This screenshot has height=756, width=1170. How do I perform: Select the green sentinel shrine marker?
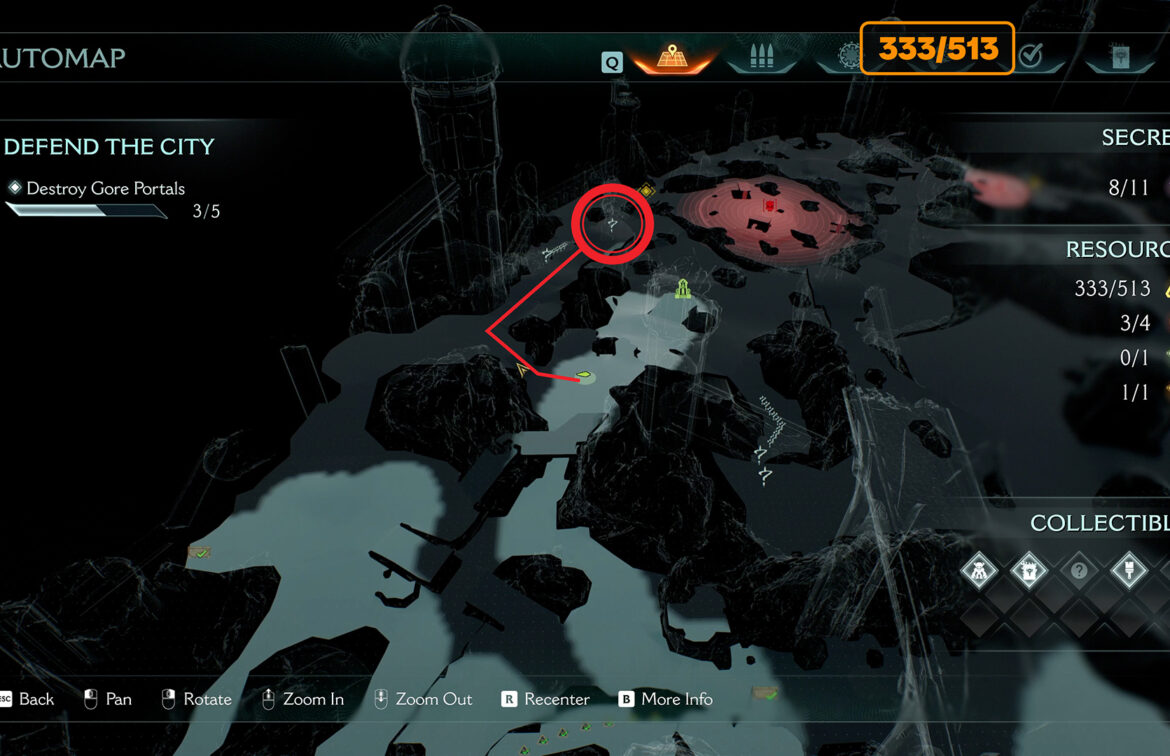[x=683, y=289]
